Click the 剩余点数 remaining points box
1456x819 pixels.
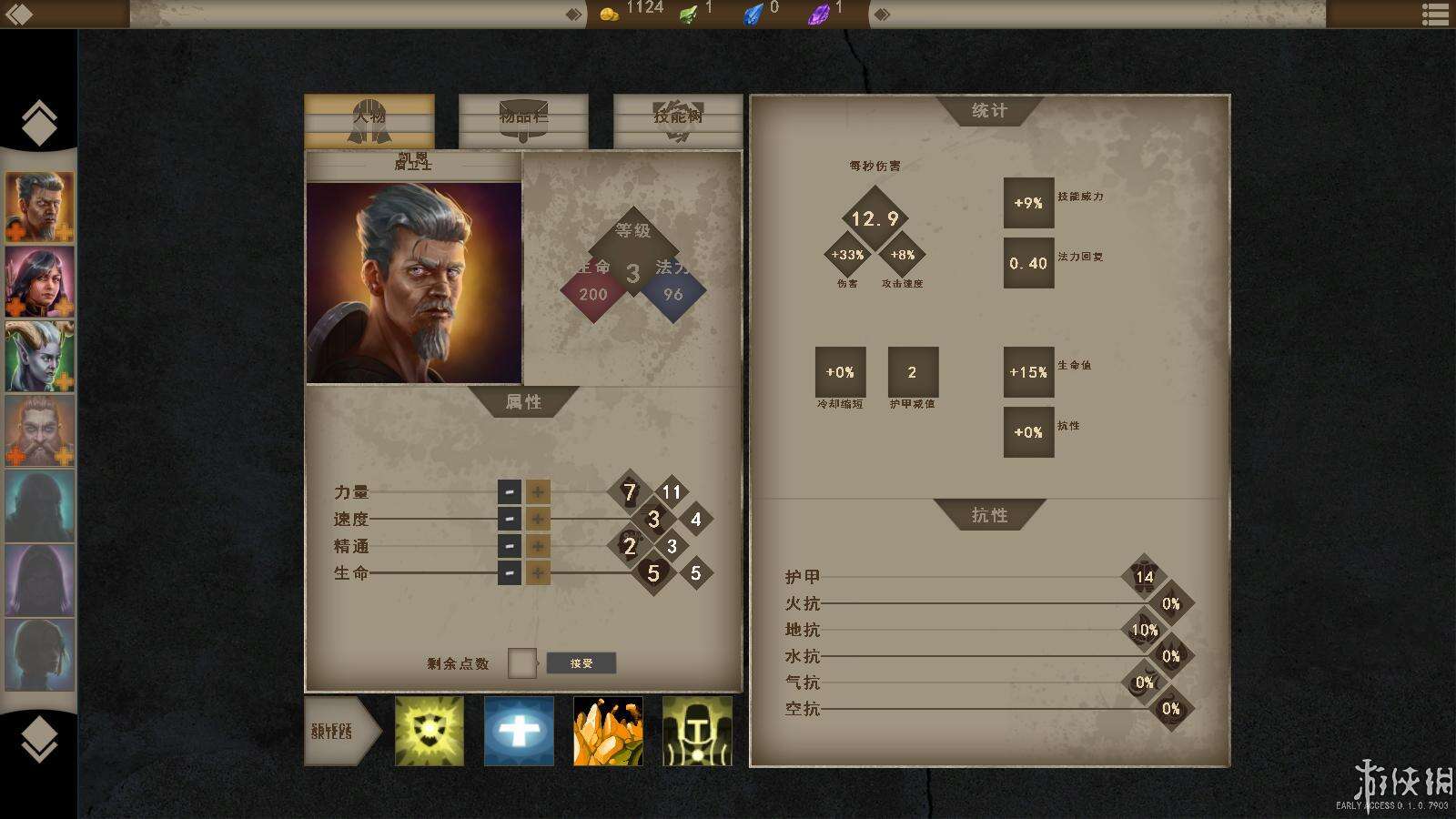coord(521,663)
